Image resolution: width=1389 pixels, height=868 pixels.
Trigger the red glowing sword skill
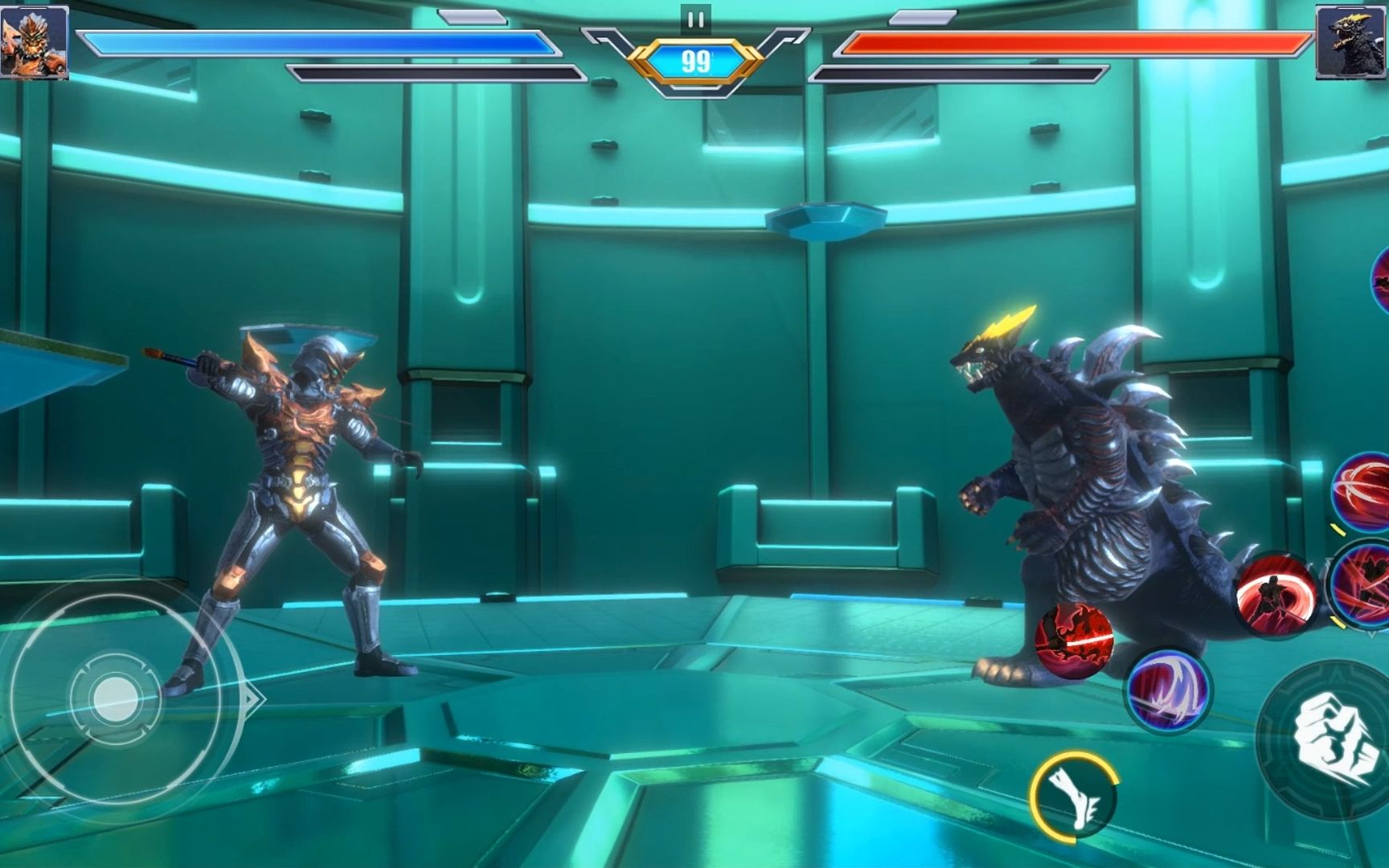[x=1074, y=640]
